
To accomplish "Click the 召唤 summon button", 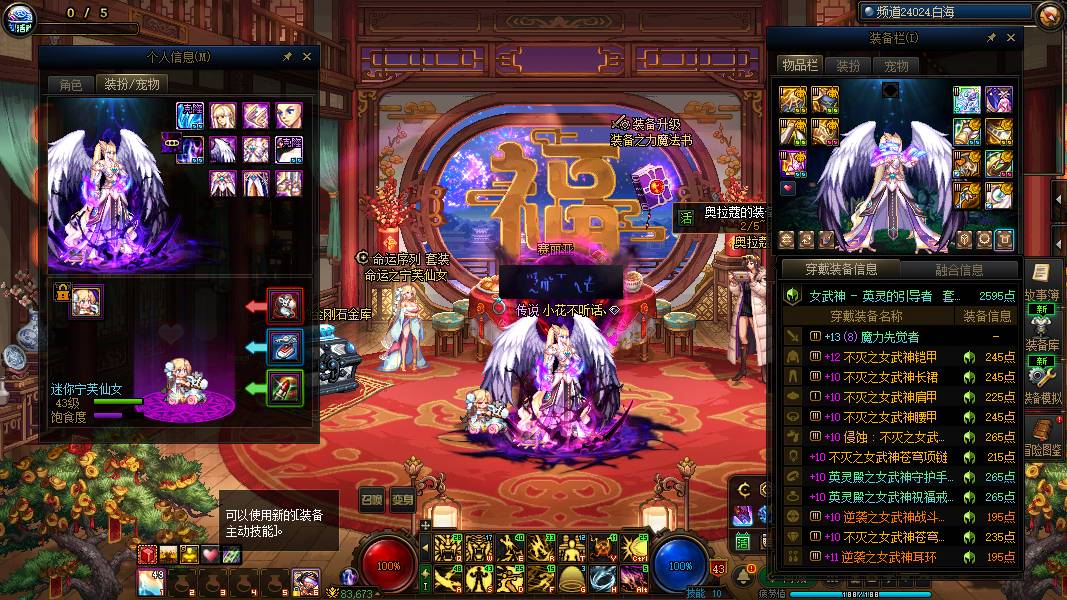I will [x=372, y=501].
